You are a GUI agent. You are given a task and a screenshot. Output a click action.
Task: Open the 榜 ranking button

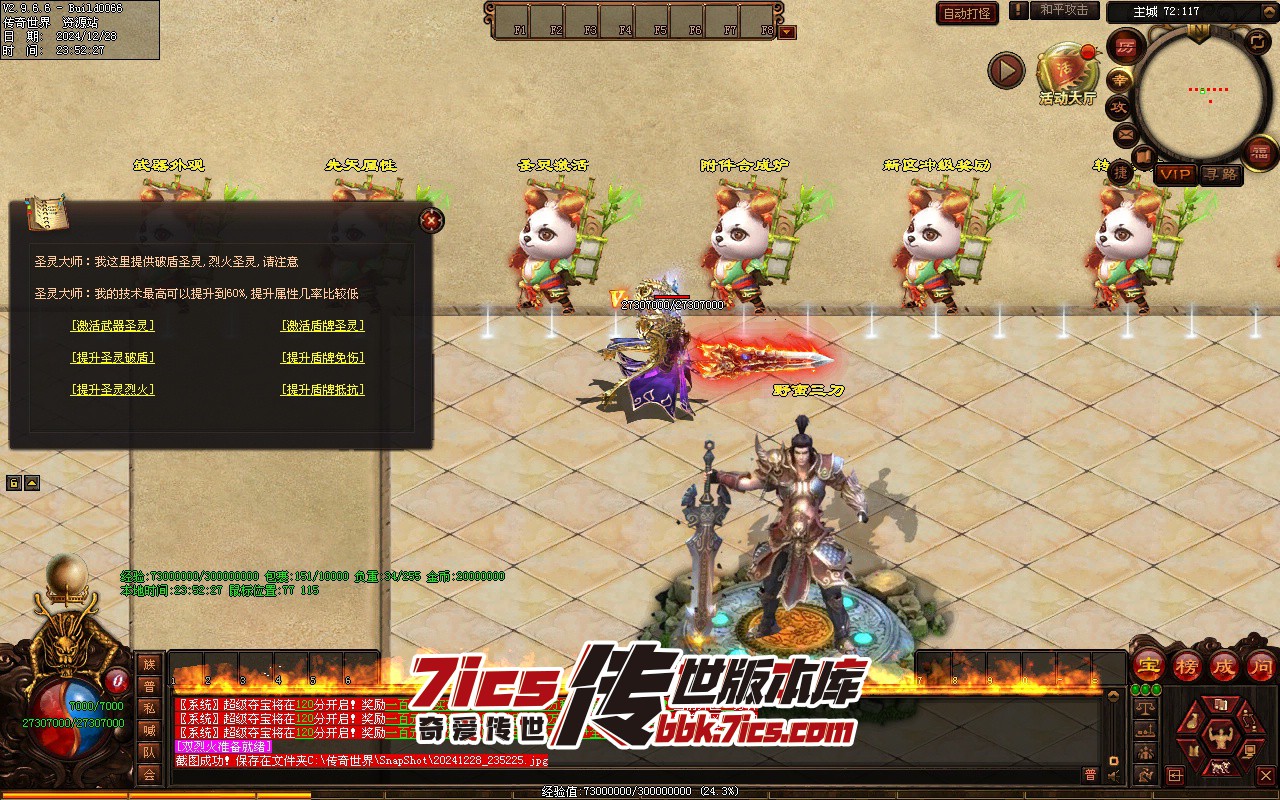(1187, 665)
